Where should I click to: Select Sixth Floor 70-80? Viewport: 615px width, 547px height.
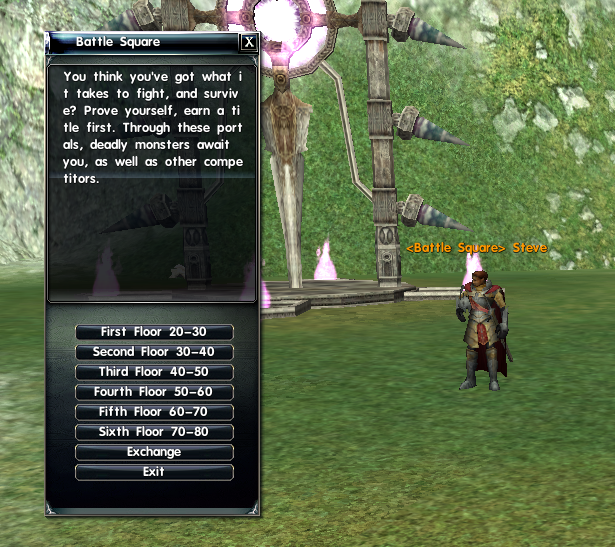pyautogui.click(x=154, y=432)
